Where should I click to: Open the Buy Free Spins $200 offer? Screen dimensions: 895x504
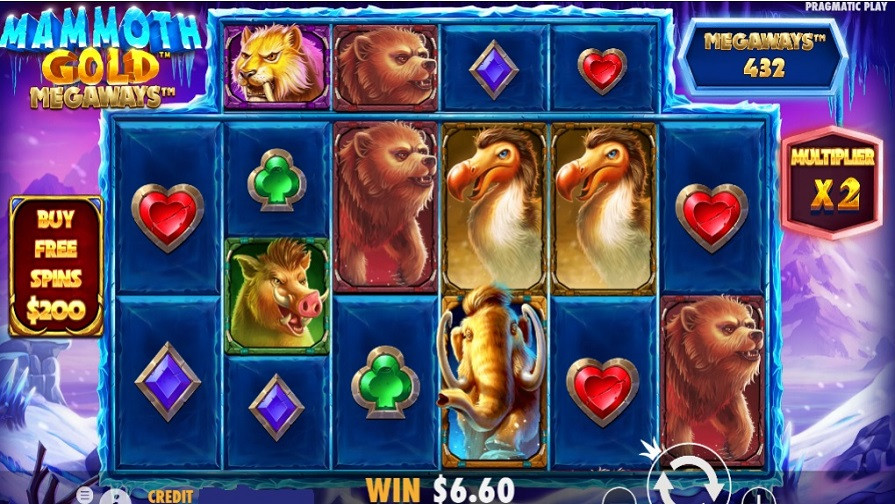coord(56,265)
